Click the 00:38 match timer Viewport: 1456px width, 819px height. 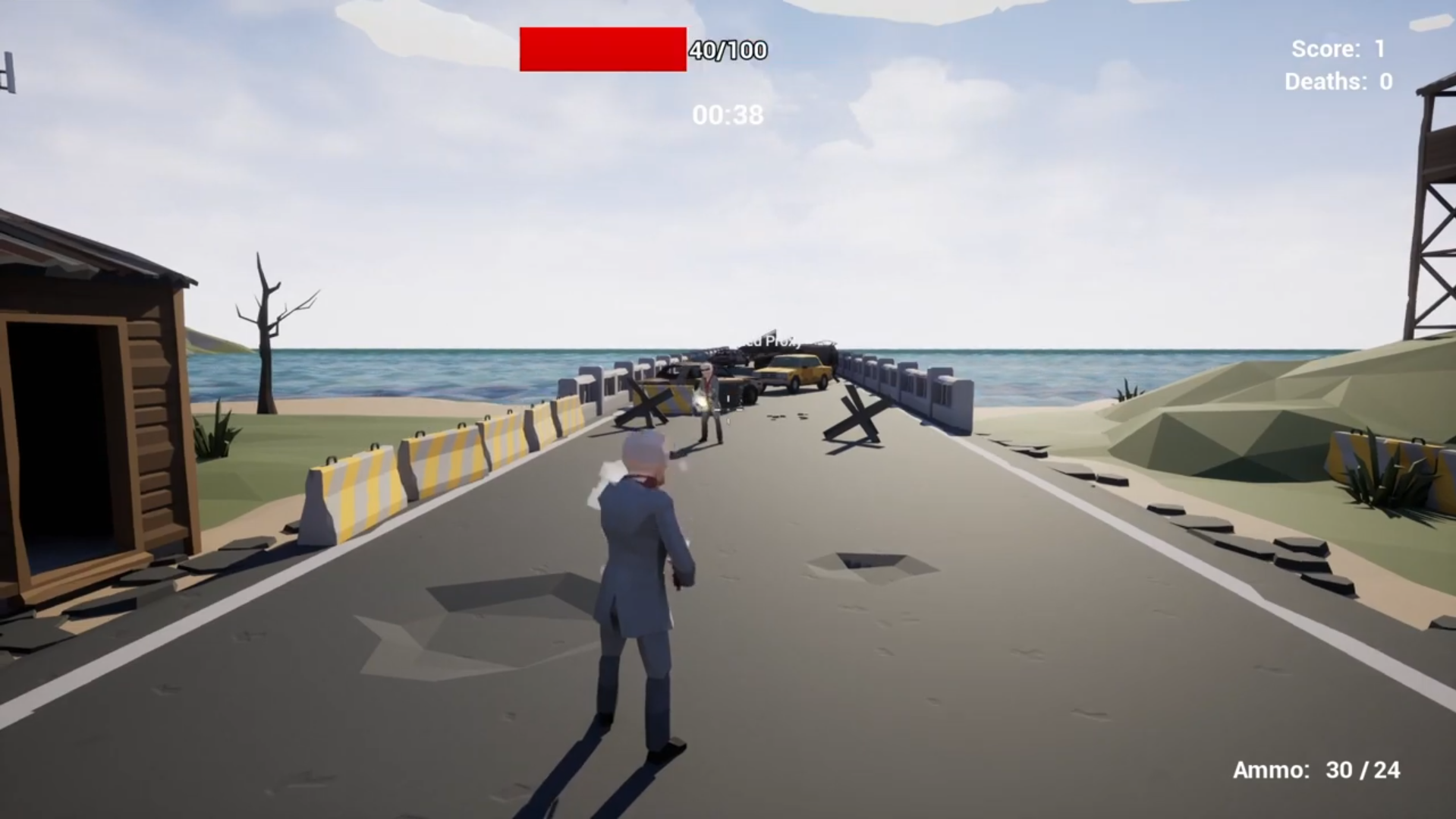728,115
